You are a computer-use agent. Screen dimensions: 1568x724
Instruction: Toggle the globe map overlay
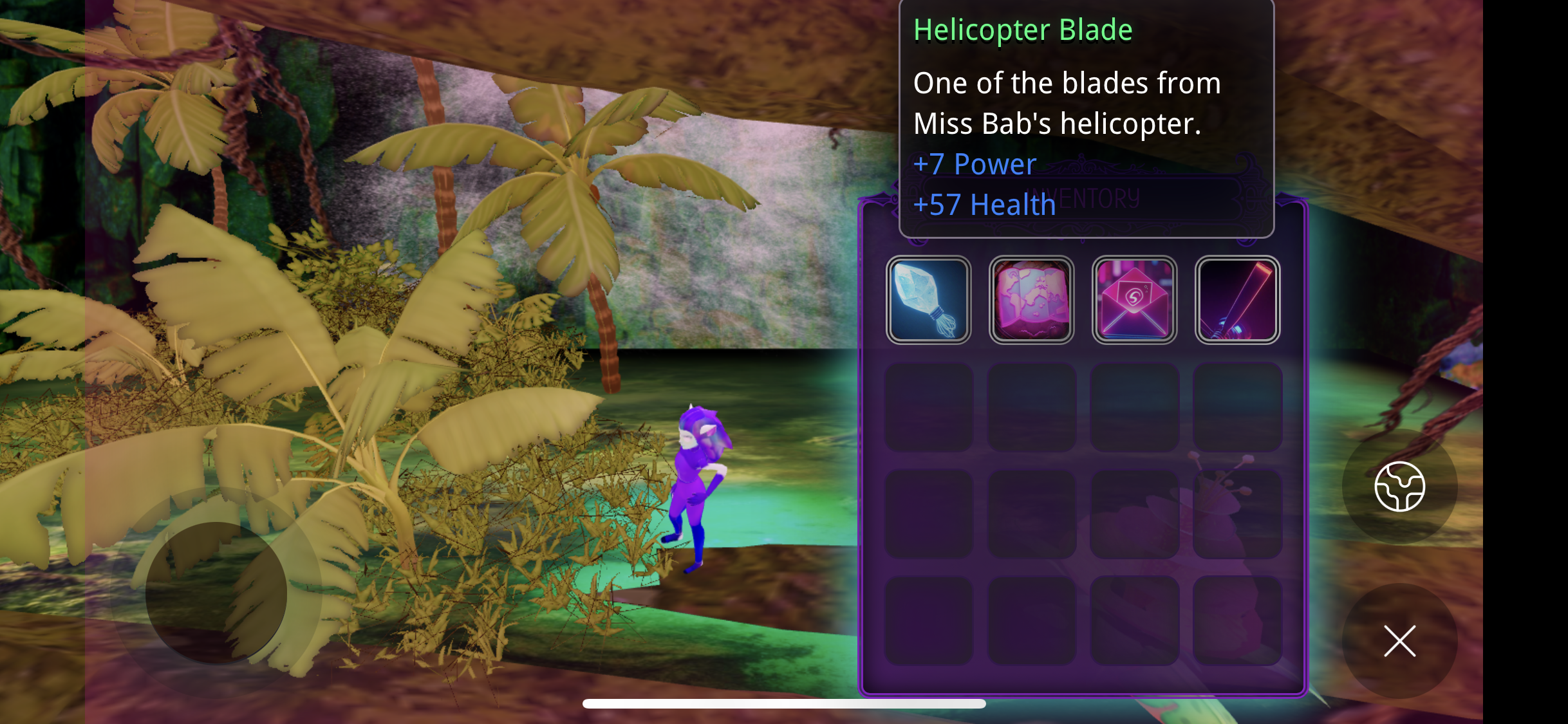(x=1400, y=487)
